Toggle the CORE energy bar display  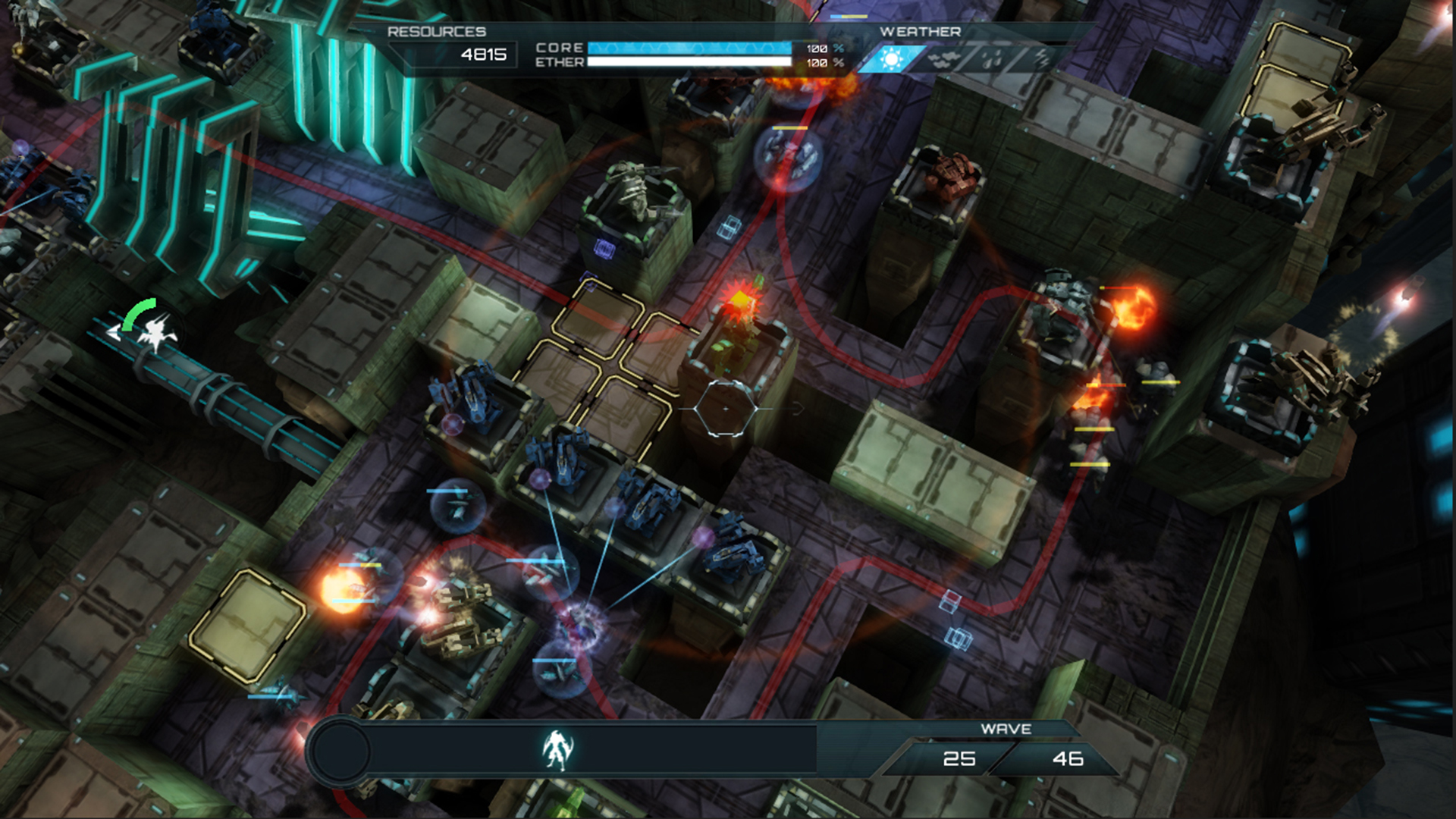(690, 47)
